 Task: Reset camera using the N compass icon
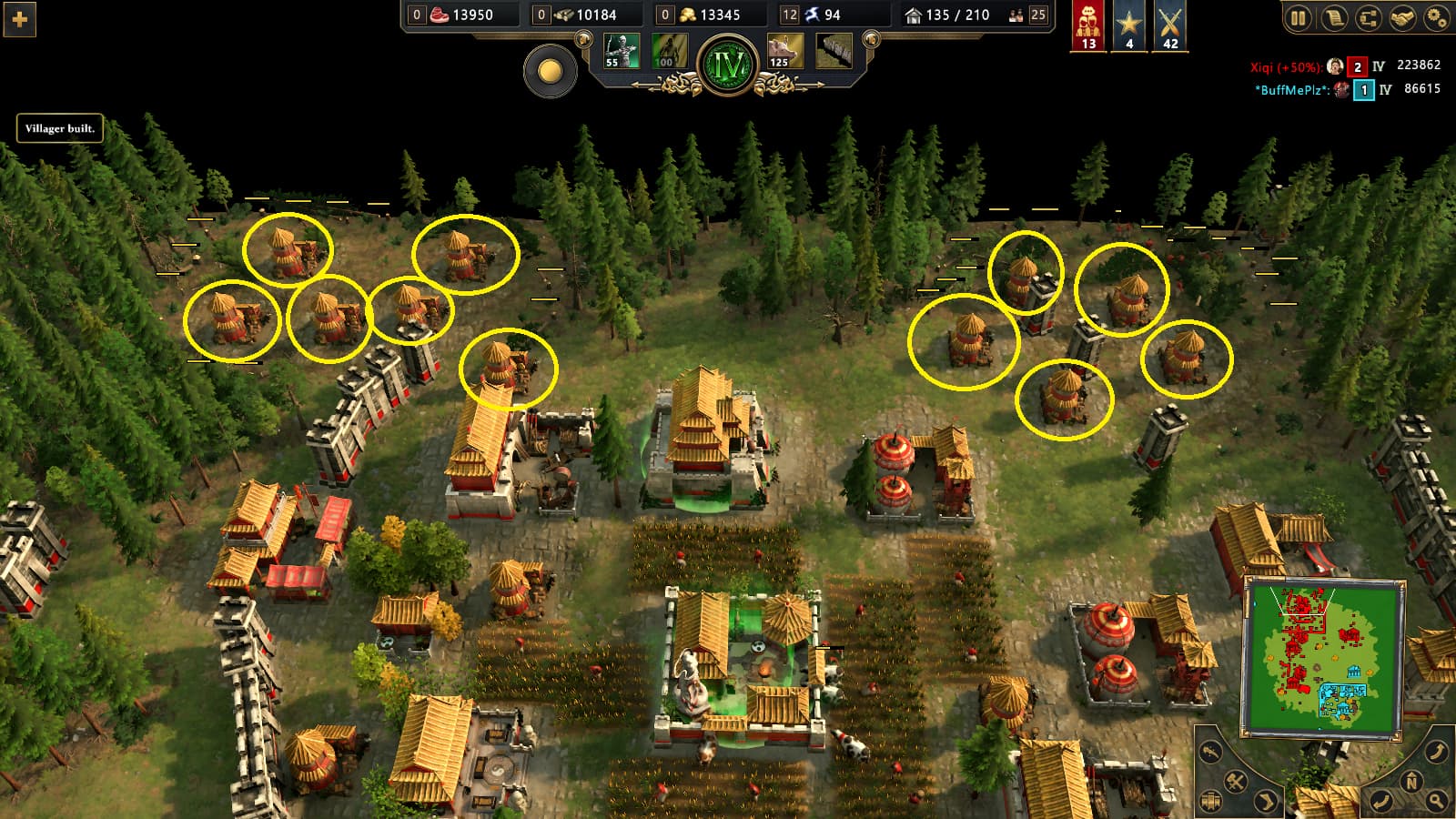pos(1411,781)
